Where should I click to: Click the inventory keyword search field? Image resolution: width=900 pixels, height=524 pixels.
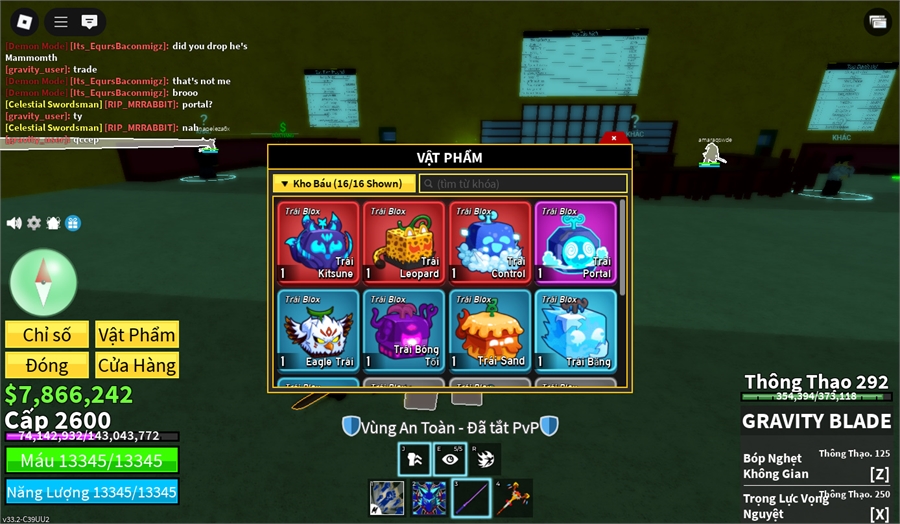click(523, 184)
